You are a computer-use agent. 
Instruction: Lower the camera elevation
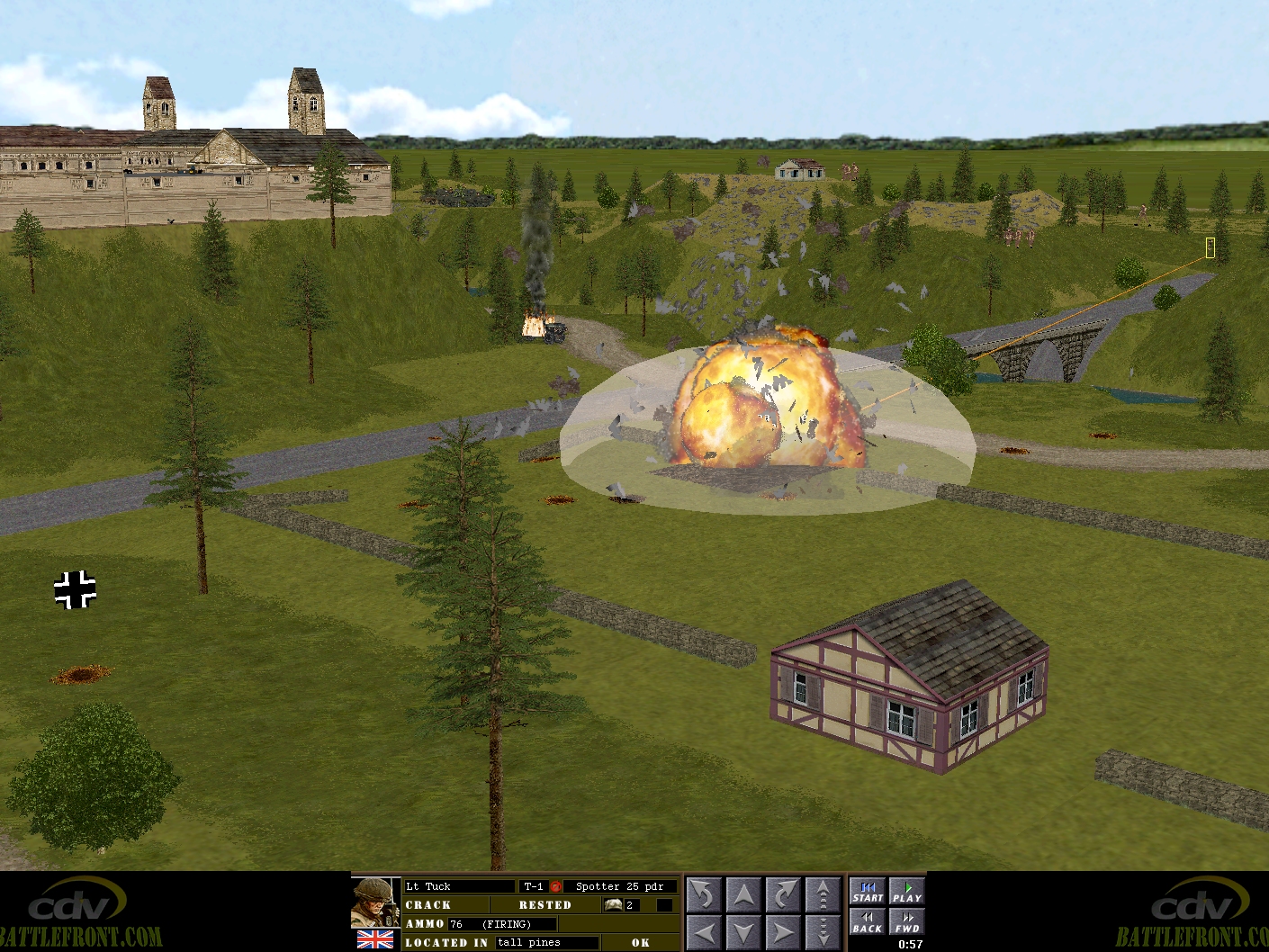(823, 932)
